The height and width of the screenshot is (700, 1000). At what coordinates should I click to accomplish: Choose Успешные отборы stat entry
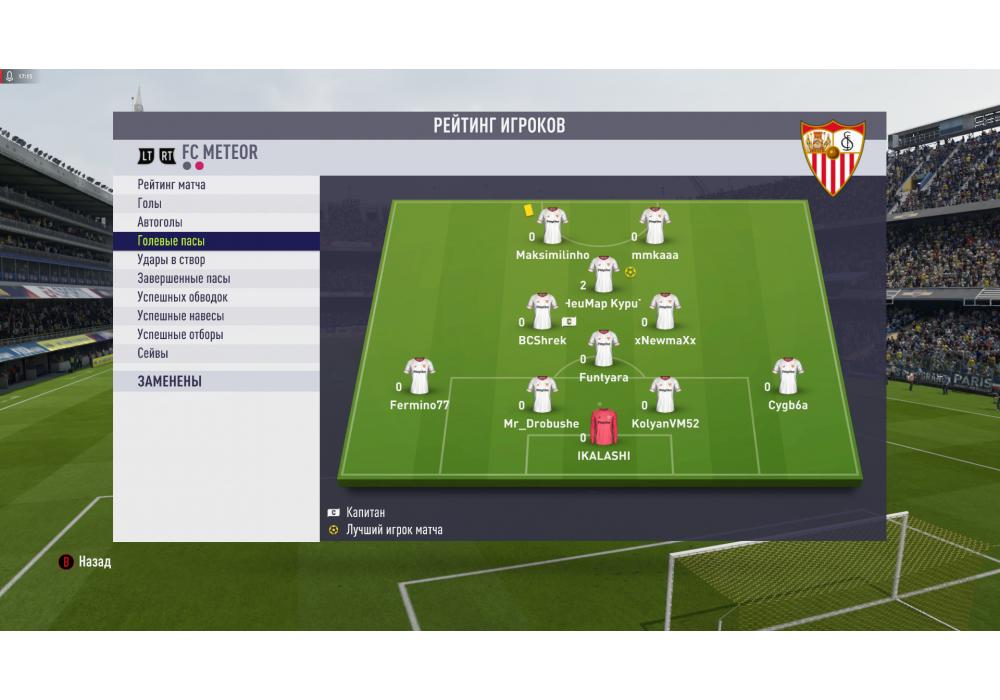coord(180,335)
